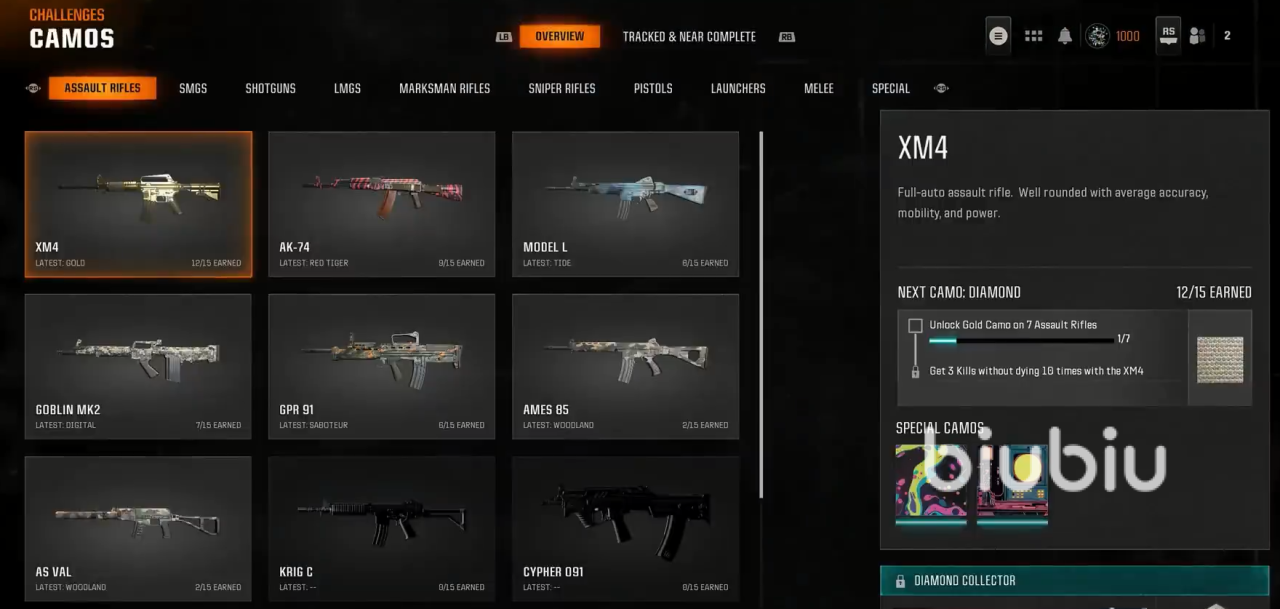This screenshot has height=609, width=1280.
Task: Select the GPR 91 weapon tile
Action: (x=381, y=366)
